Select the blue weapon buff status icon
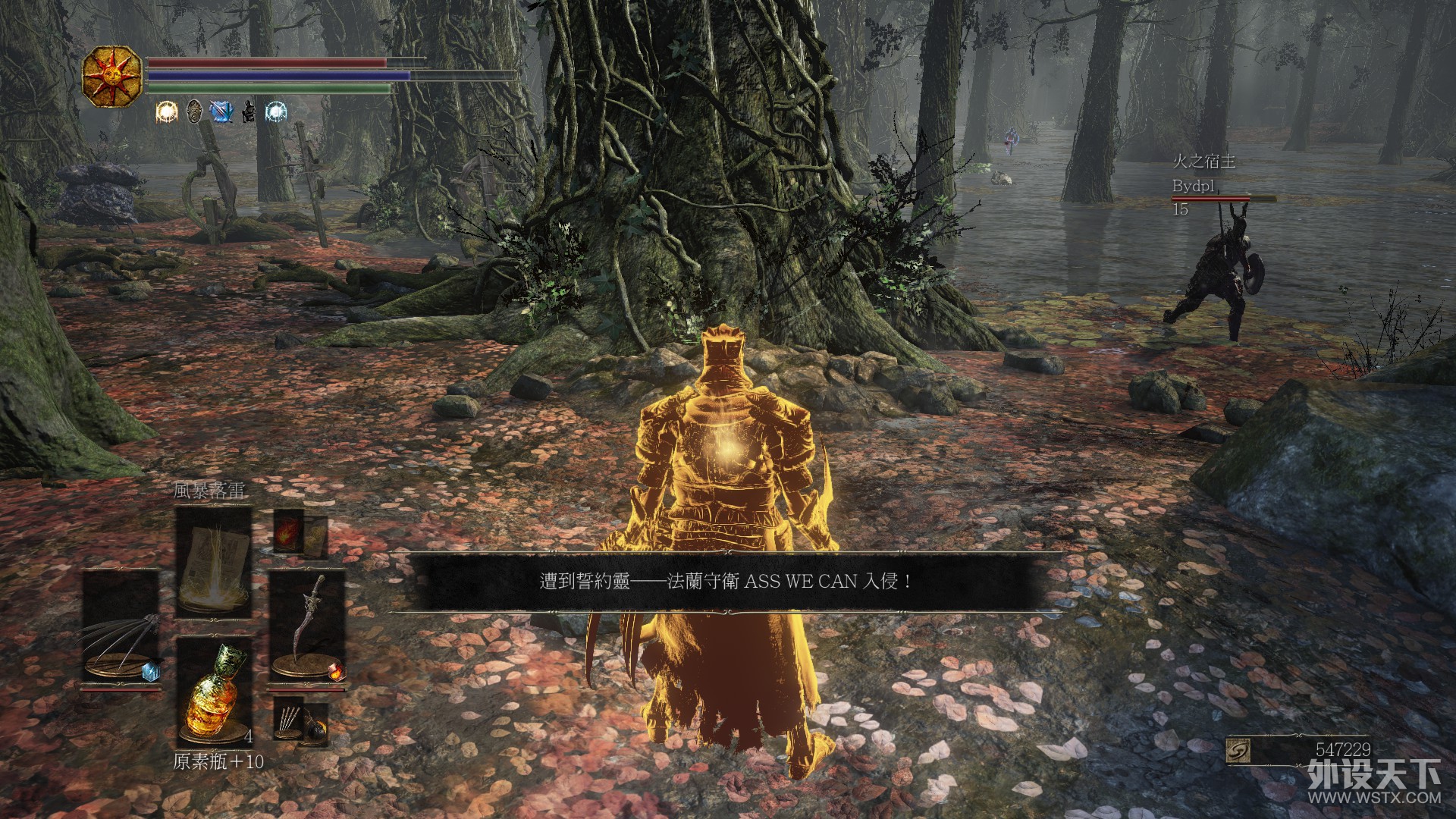 pyautogui.click(x=221, y=112)
